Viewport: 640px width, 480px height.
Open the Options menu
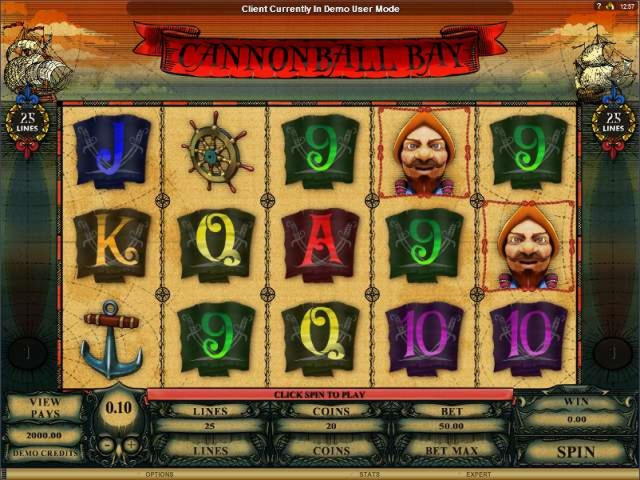(160, 474)
